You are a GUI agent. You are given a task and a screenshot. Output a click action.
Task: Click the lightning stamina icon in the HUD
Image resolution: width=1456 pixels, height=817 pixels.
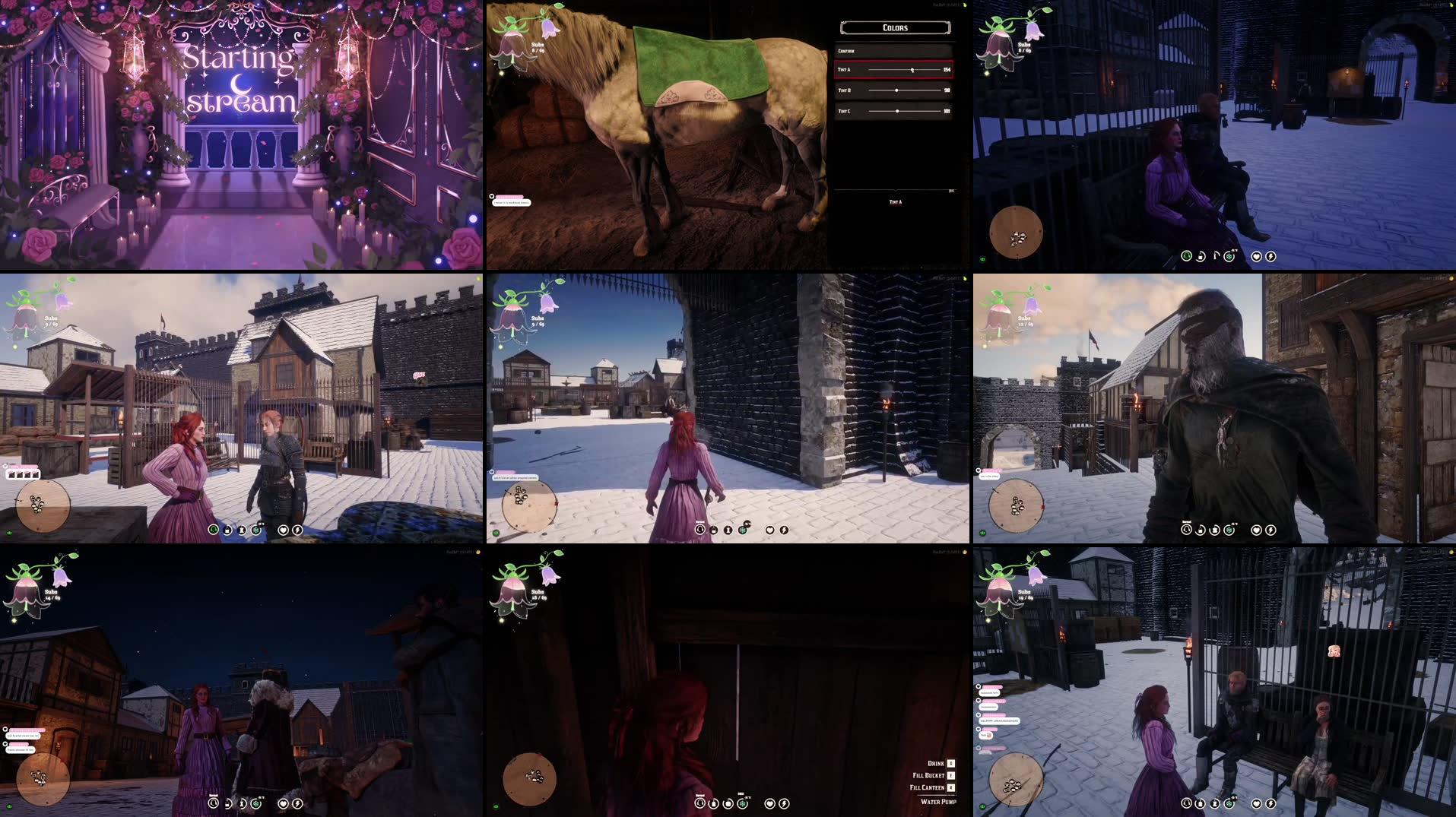(297, 530)
